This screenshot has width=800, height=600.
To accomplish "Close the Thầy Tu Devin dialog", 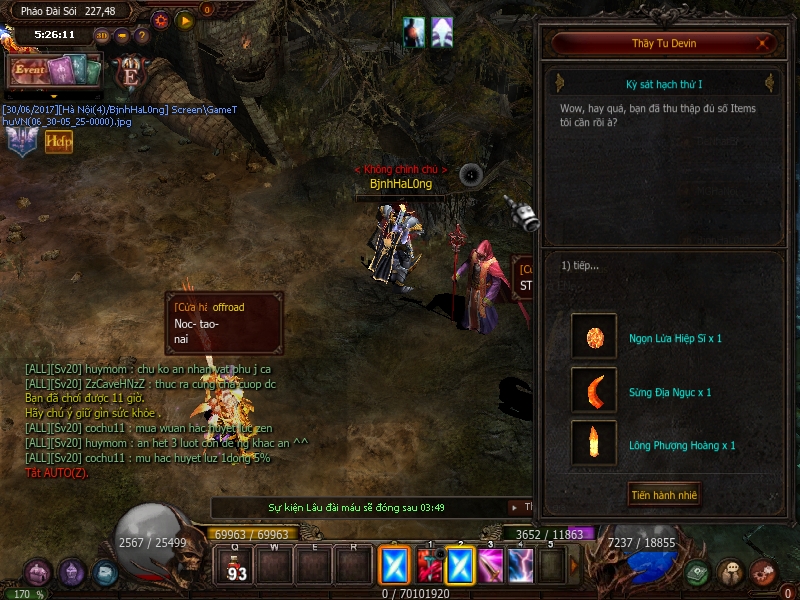I will point(764,43).
